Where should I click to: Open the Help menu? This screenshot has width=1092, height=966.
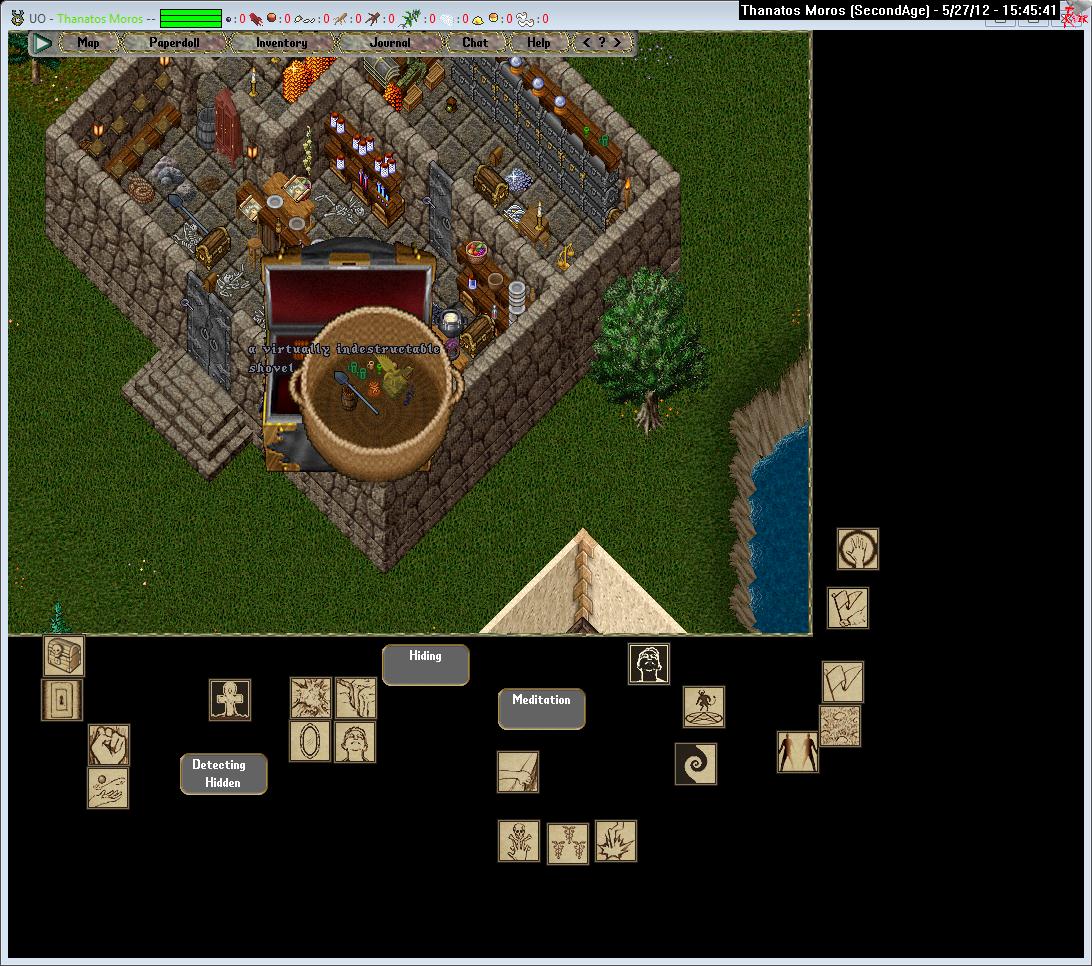point(539,43)
